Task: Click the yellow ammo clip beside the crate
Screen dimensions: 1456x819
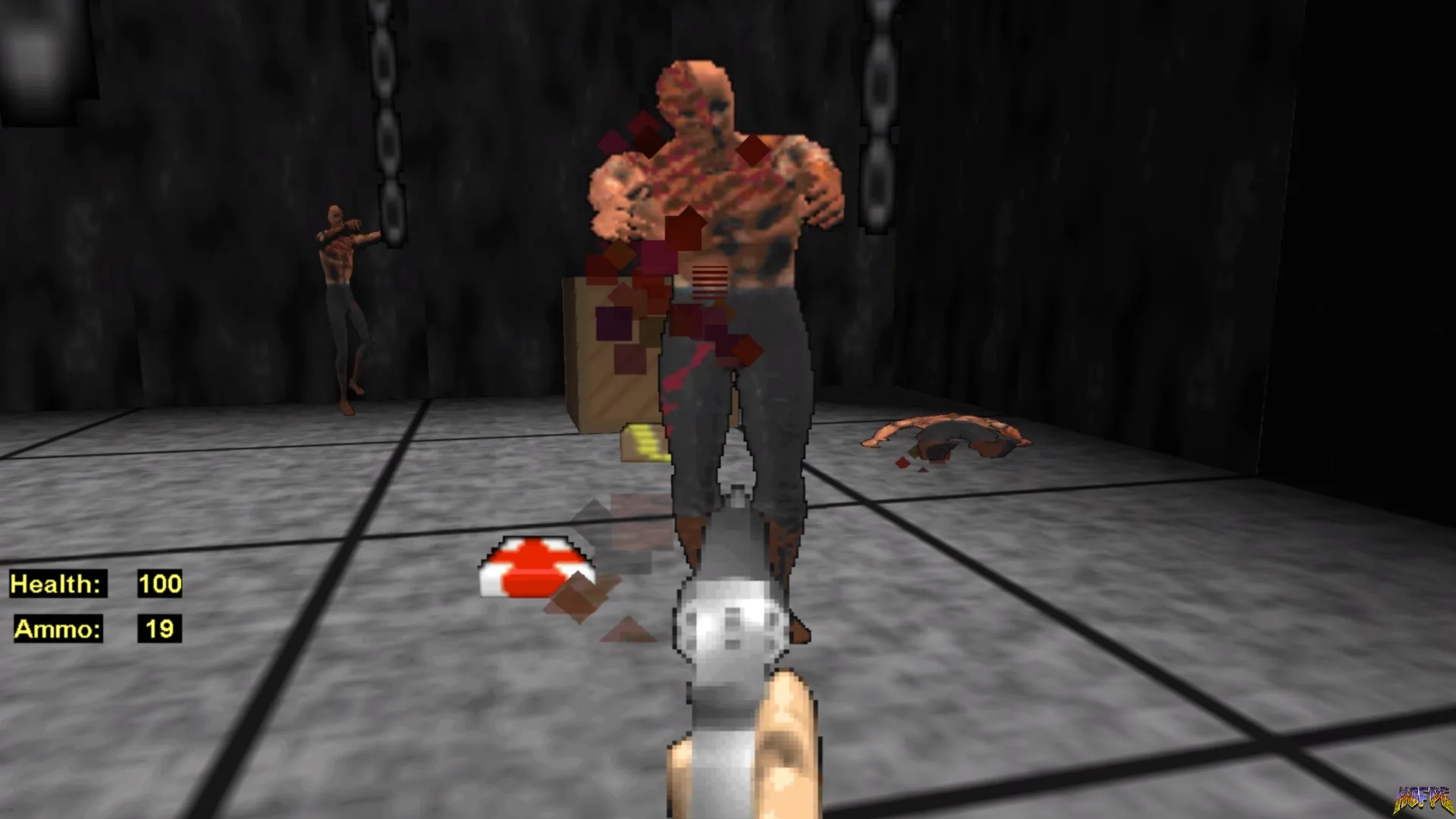Action: click(x=645, y=444)
